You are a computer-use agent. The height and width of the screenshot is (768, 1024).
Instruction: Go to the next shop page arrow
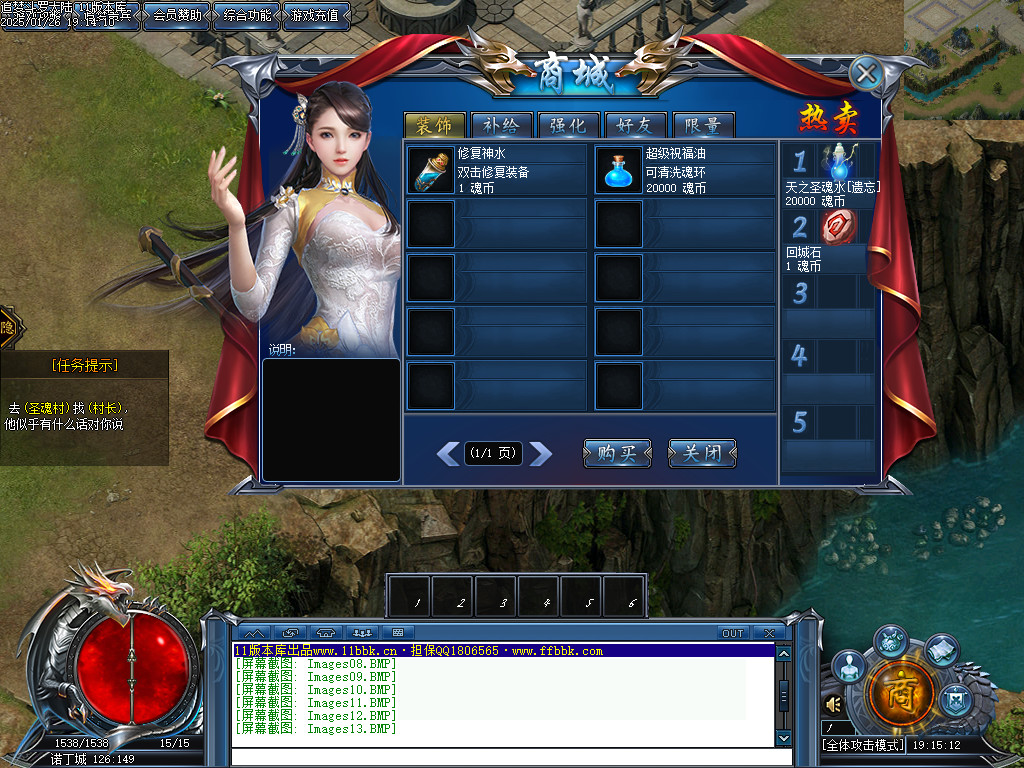click(x=540, y=454)
